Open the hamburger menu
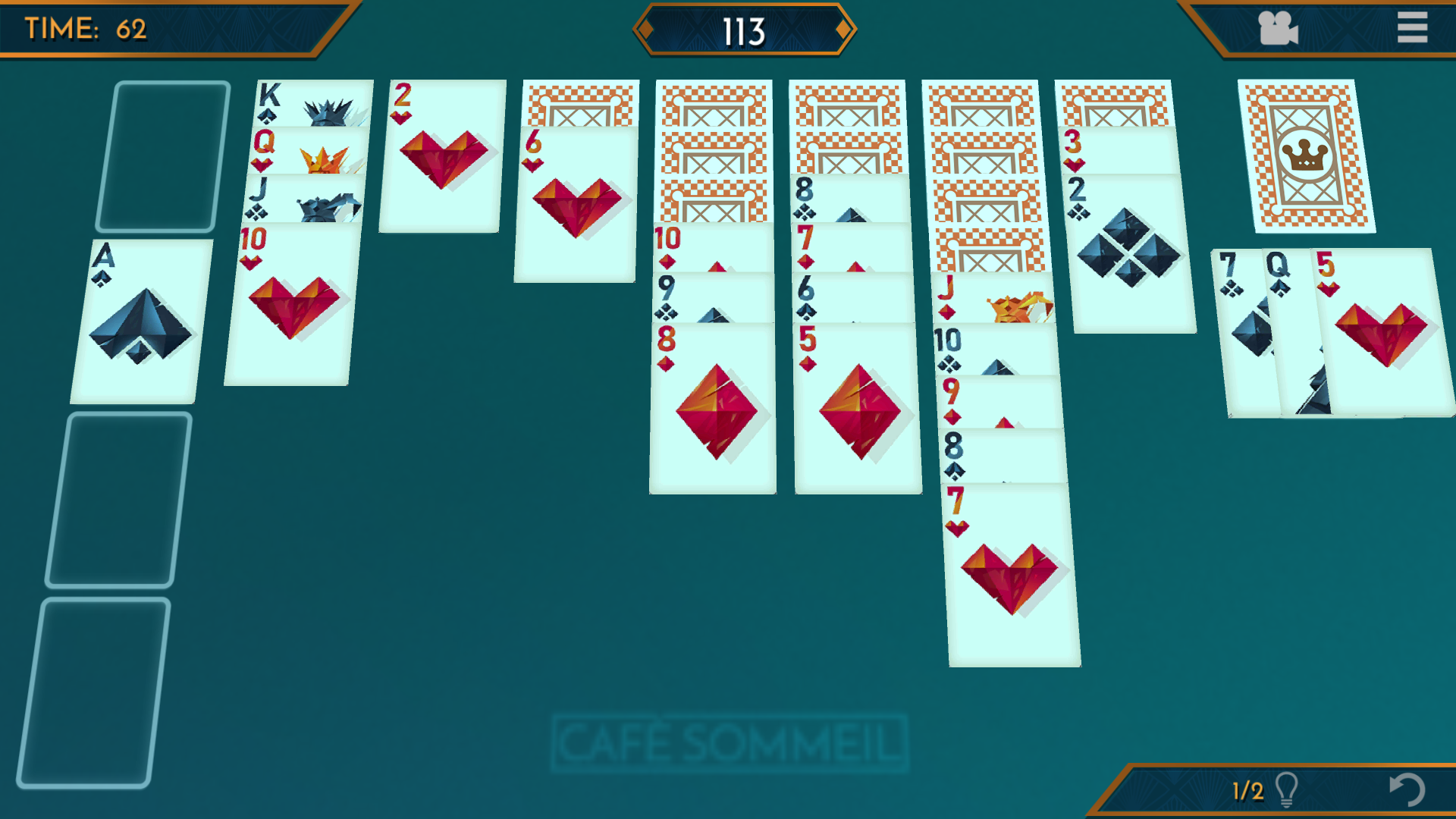The width and height of the screenshot is (1456, 819). (1411, 28)
